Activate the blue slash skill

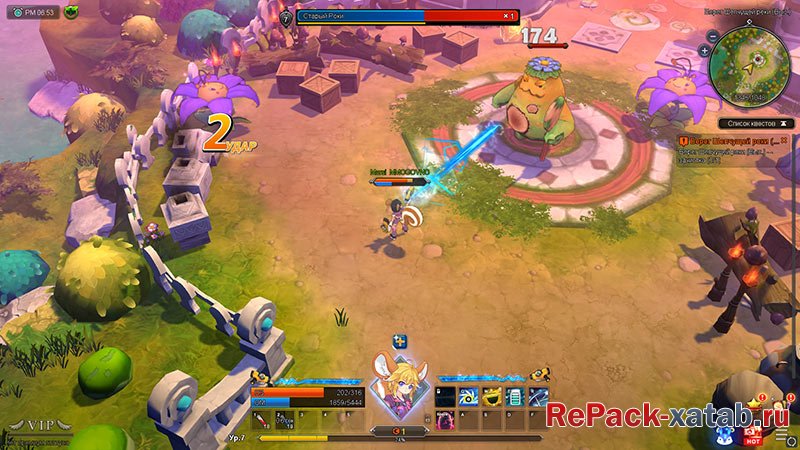pos(538,397)
